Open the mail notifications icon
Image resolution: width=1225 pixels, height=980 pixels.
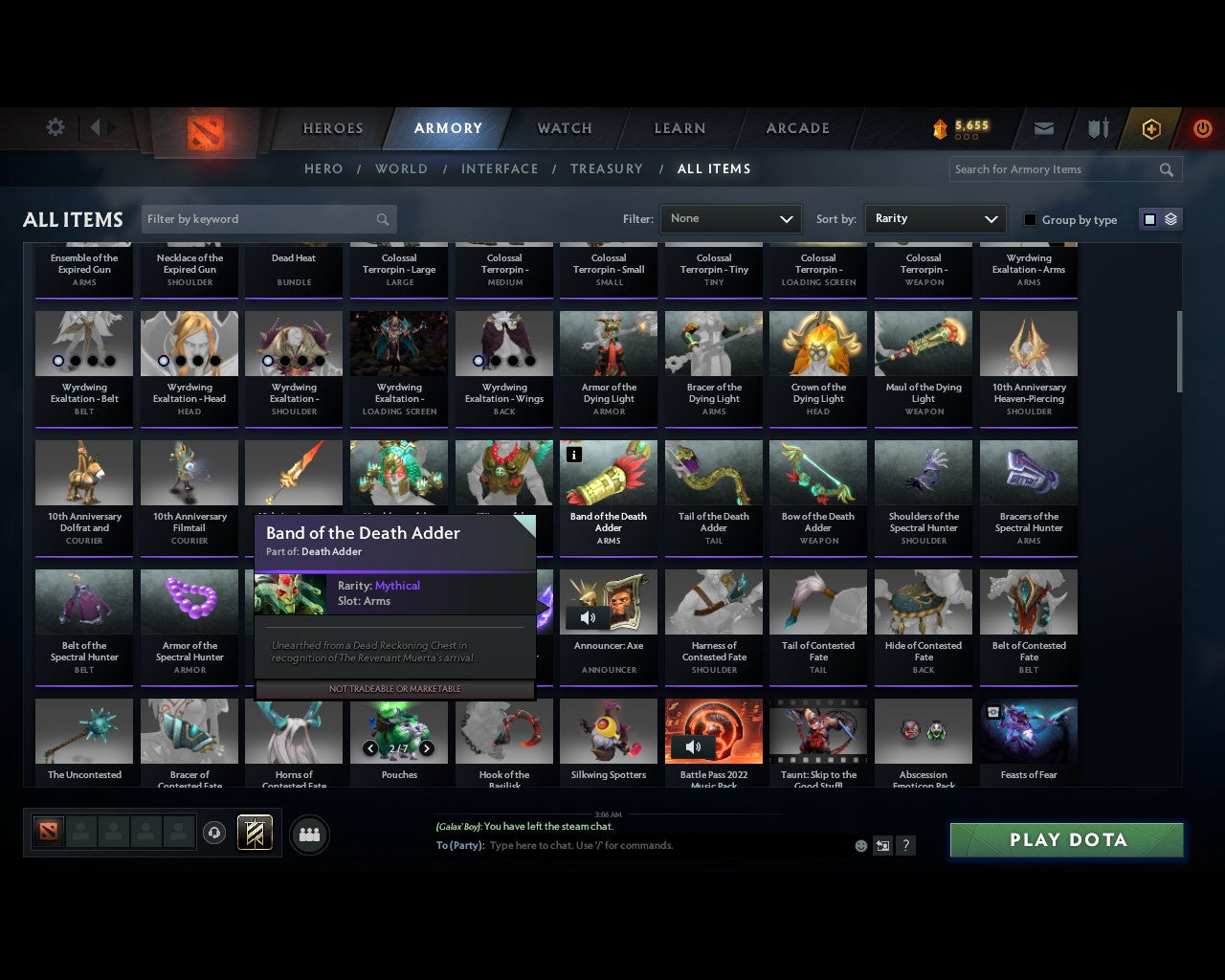[1043, 128]
